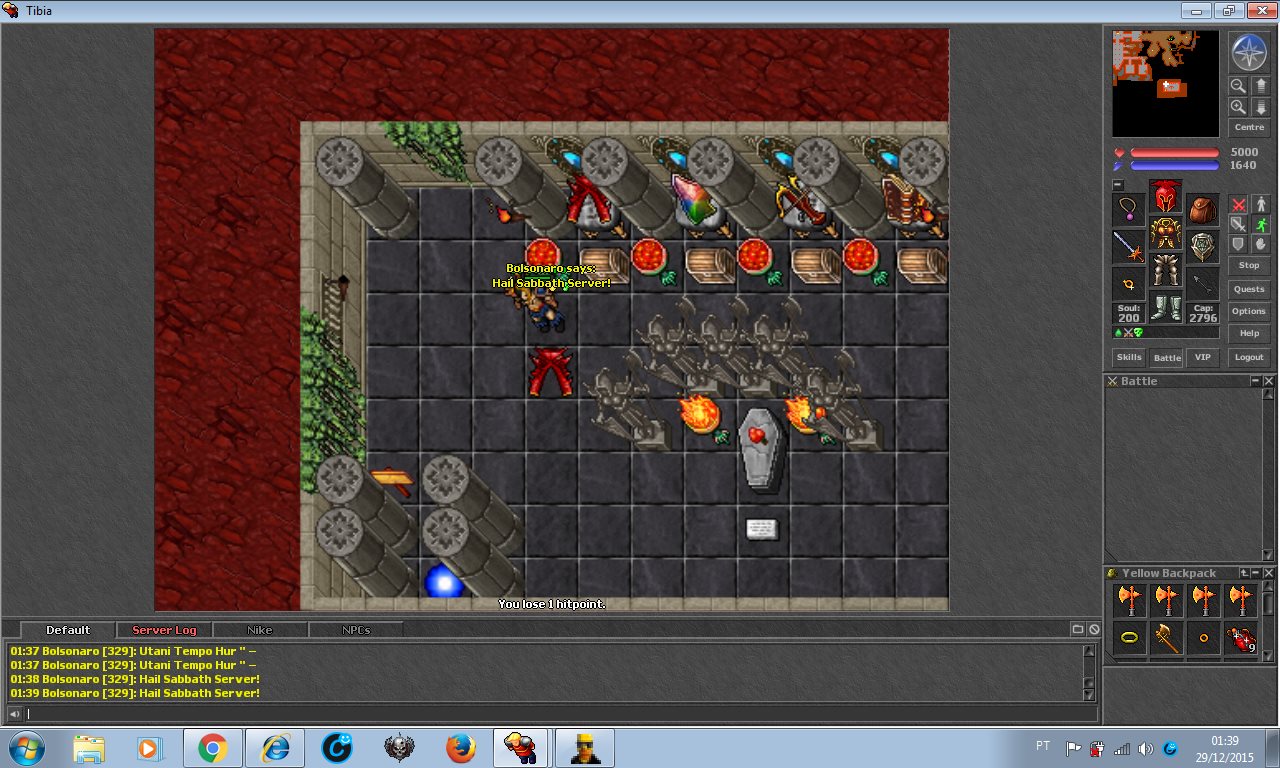Image resolution: width=1280 pixels, height=768 pixels.
Task: Click the minimap compass rose
Action: [x=1249, y=52]
